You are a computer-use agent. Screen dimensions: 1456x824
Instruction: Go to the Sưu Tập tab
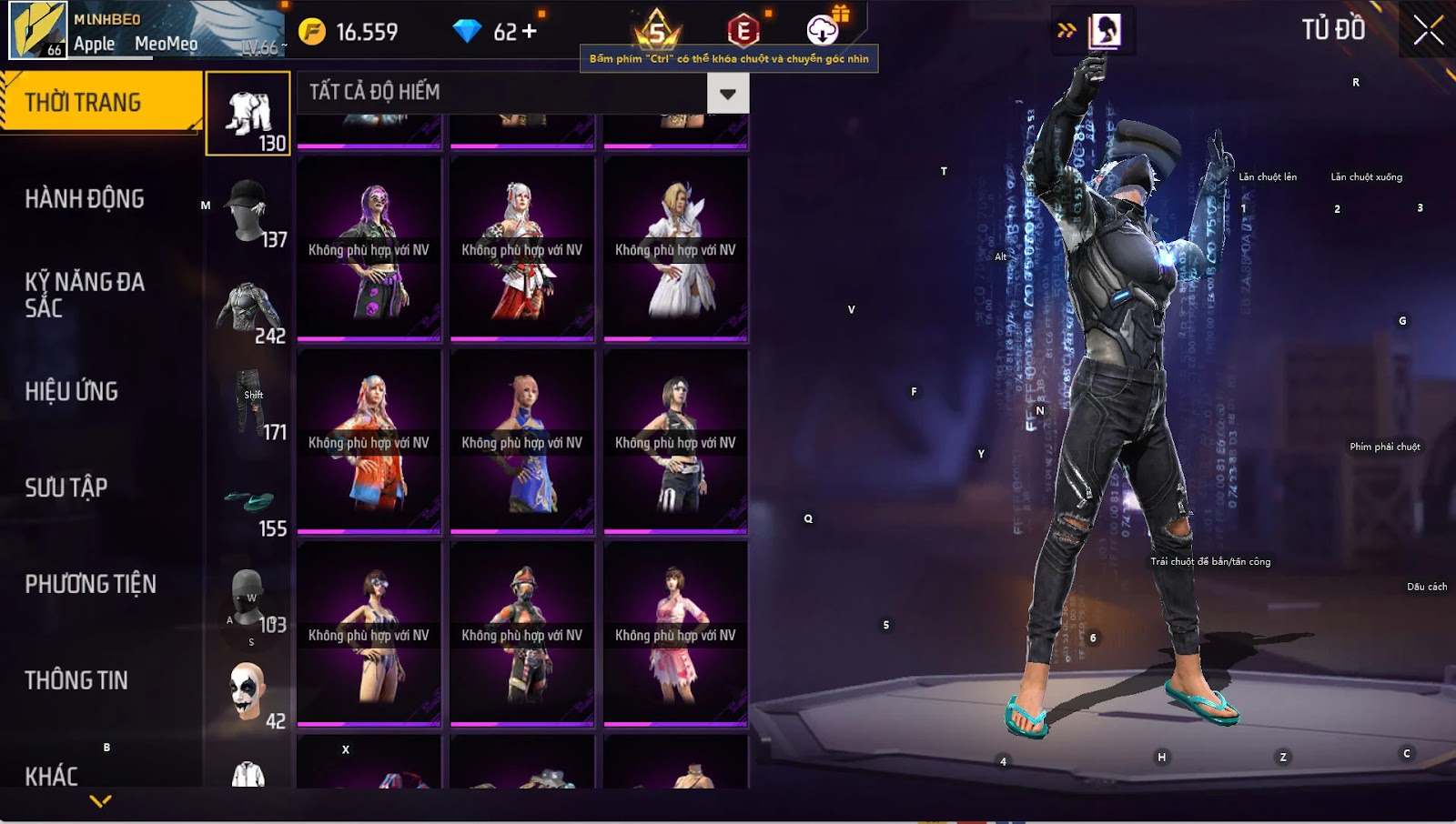pos(66,487)
